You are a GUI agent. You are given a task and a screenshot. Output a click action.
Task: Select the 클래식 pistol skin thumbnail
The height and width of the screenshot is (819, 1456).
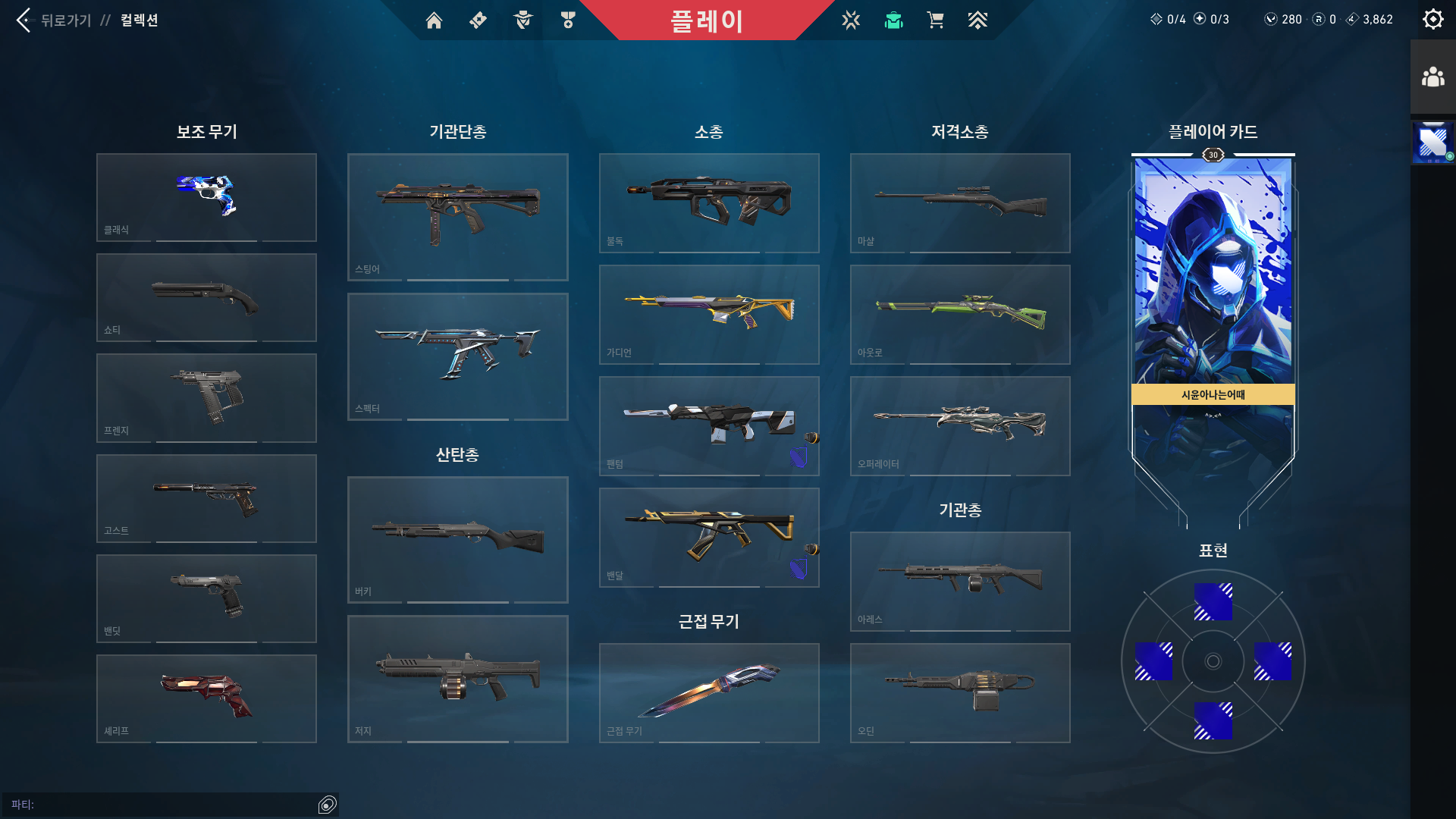[206, 196]
